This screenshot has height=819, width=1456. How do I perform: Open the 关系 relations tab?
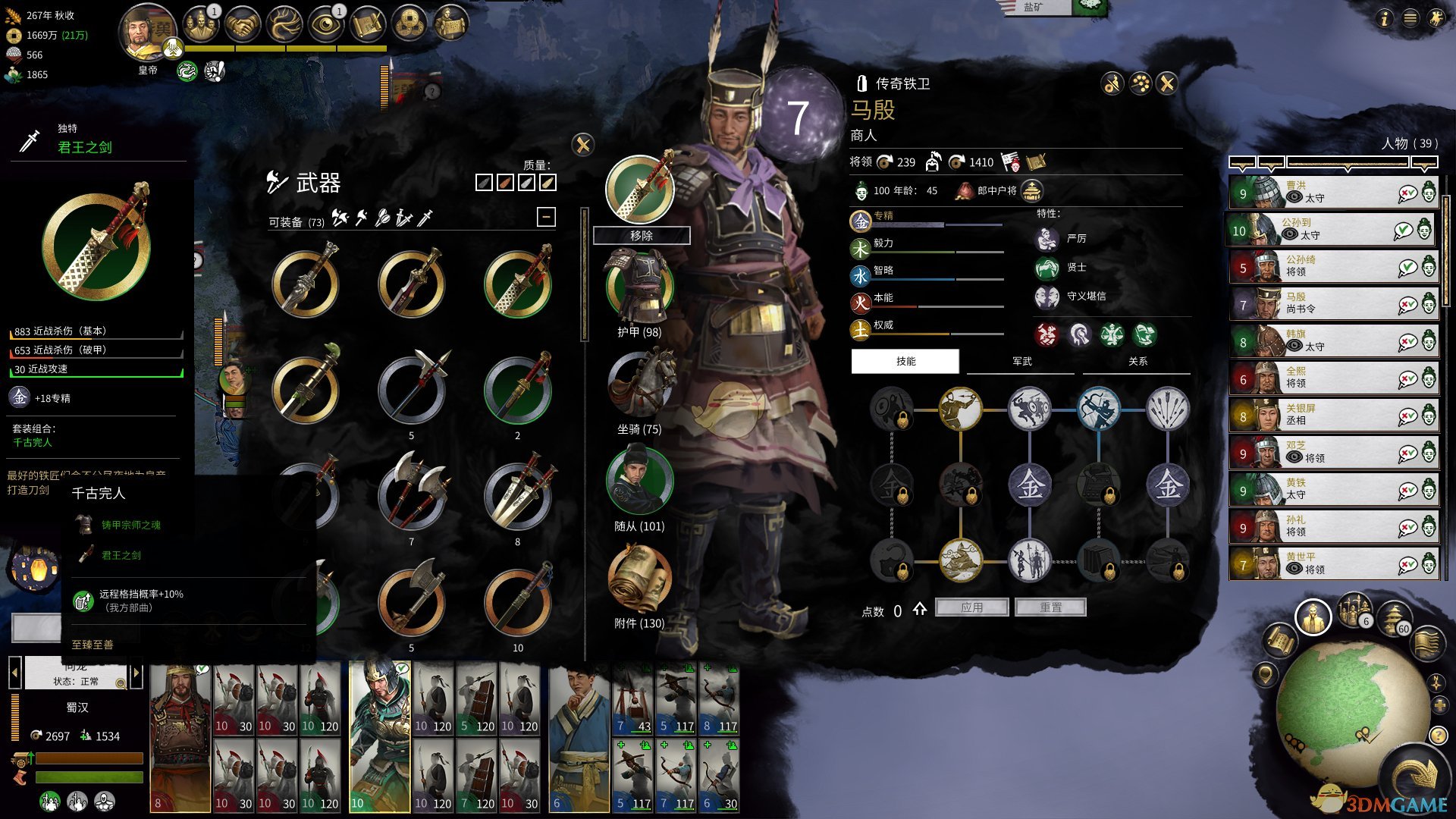[1137, 362]
